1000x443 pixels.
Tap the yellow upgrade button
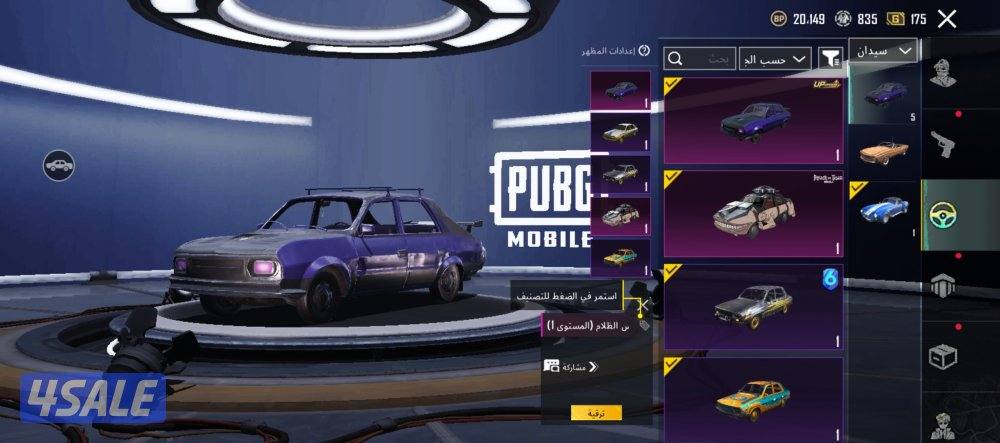coord(596,412)
